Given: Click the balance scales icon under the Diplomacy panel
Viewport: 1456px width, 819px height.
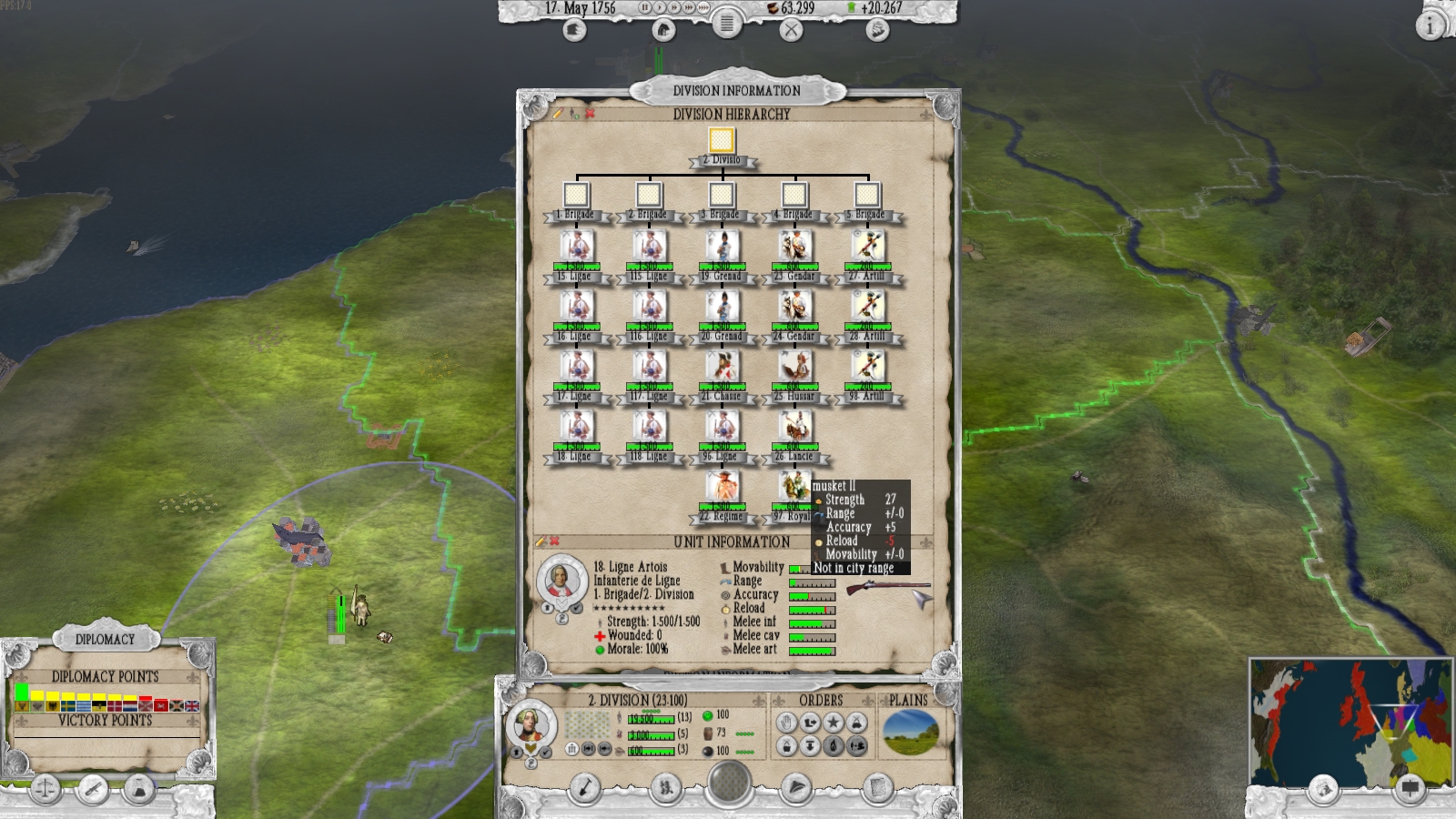Looking at the screenshot, I should click(x=45, y=789).
